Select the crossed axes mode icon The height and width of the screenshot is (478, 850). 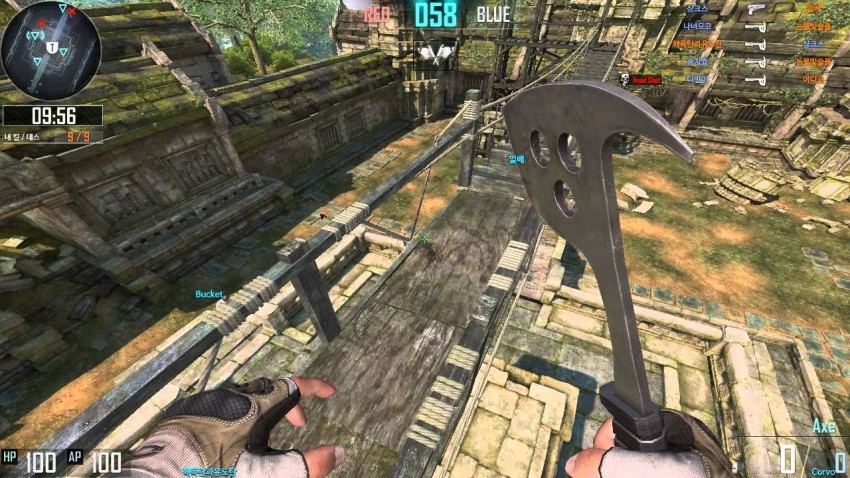(436, 49)
